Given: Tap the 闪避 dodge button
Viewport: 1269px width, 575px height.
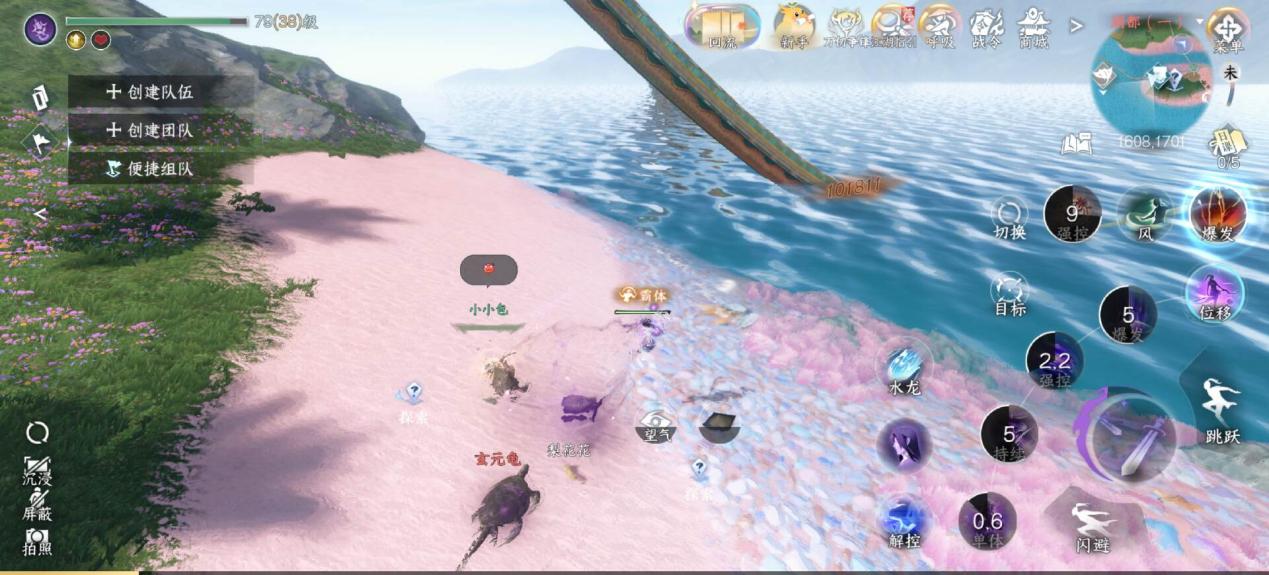Looking at the screenshot, I should click(1093, 524).
